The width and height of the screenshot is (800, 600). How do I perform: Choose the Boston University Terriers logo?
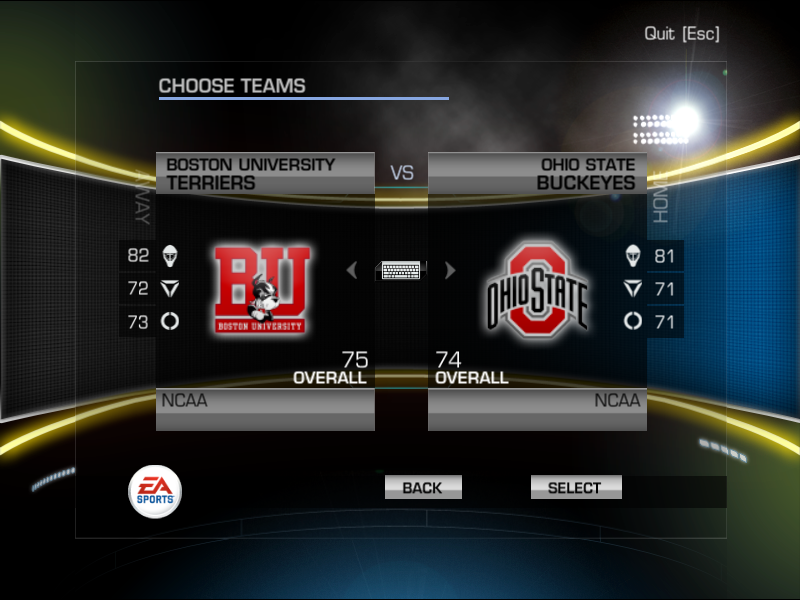click(x=261, y=290)
